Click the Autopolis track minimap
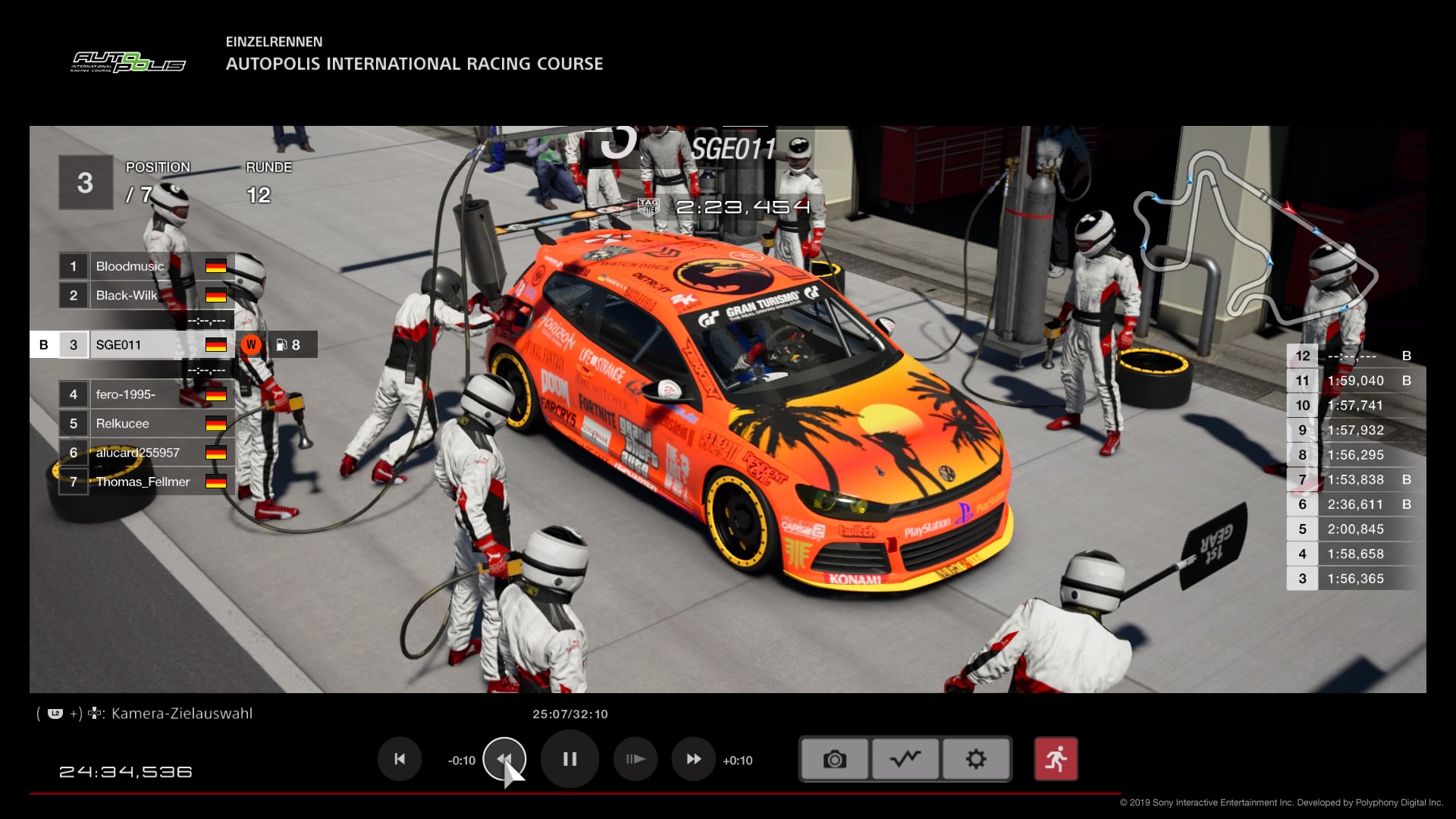Screen dimensions: 1456x819 (1251, 235)
